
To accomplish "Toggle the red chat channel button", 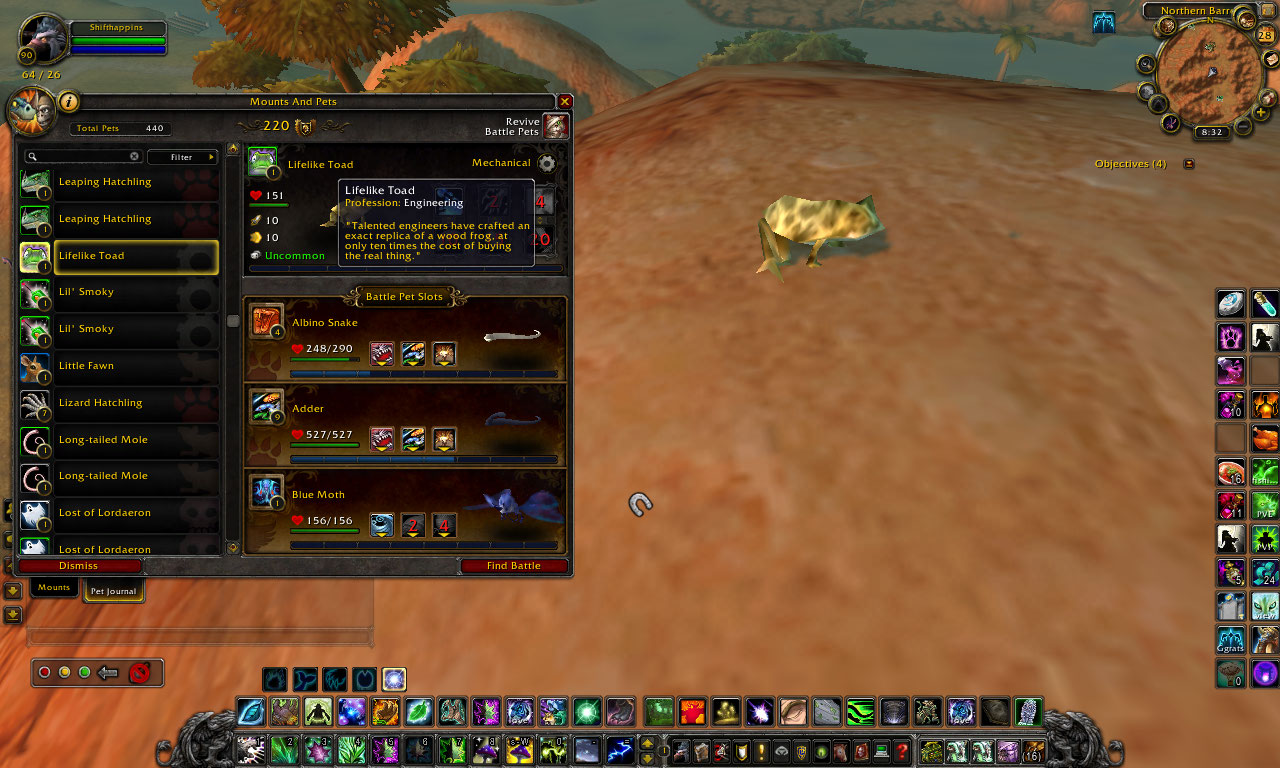I will point(44,672).
